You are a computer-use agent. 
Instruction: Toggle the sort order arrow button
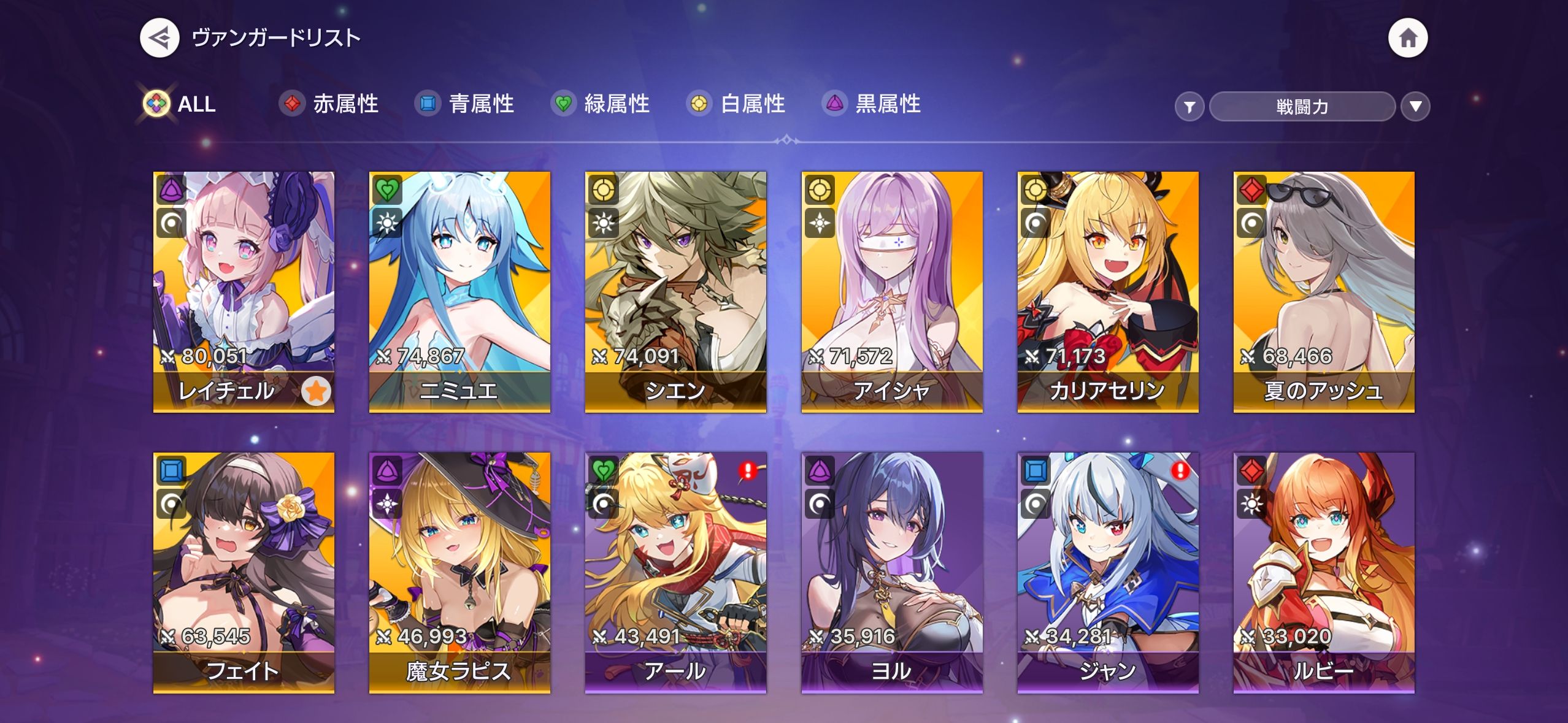pyautogui.click(x=1415, y=107)
